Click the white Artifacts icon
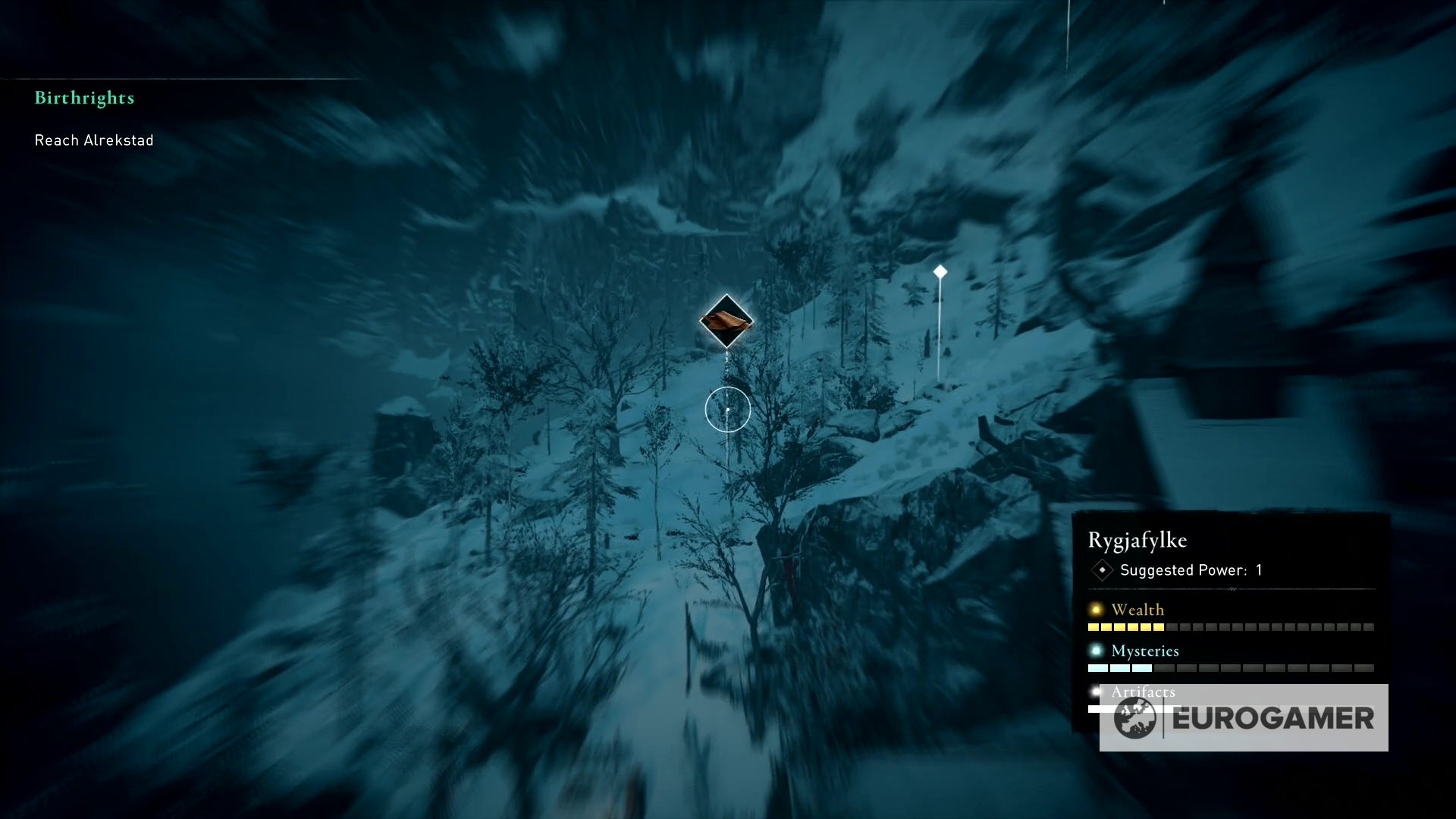This screenshot has width=1456, height=819. coord(1095,692)
